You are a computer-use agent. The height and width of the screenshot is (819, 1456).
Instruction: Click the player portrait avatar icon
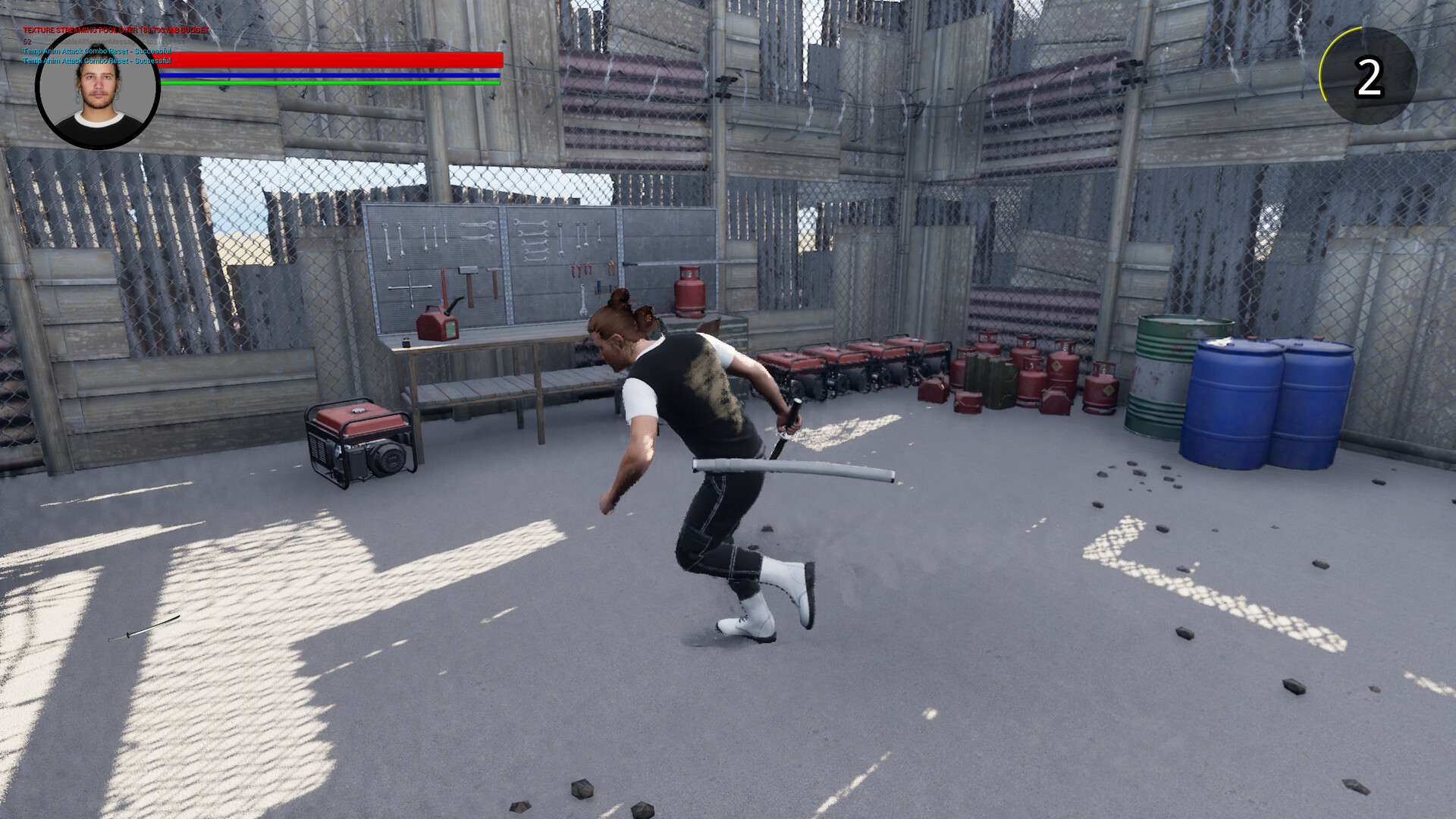coord(97,87)
